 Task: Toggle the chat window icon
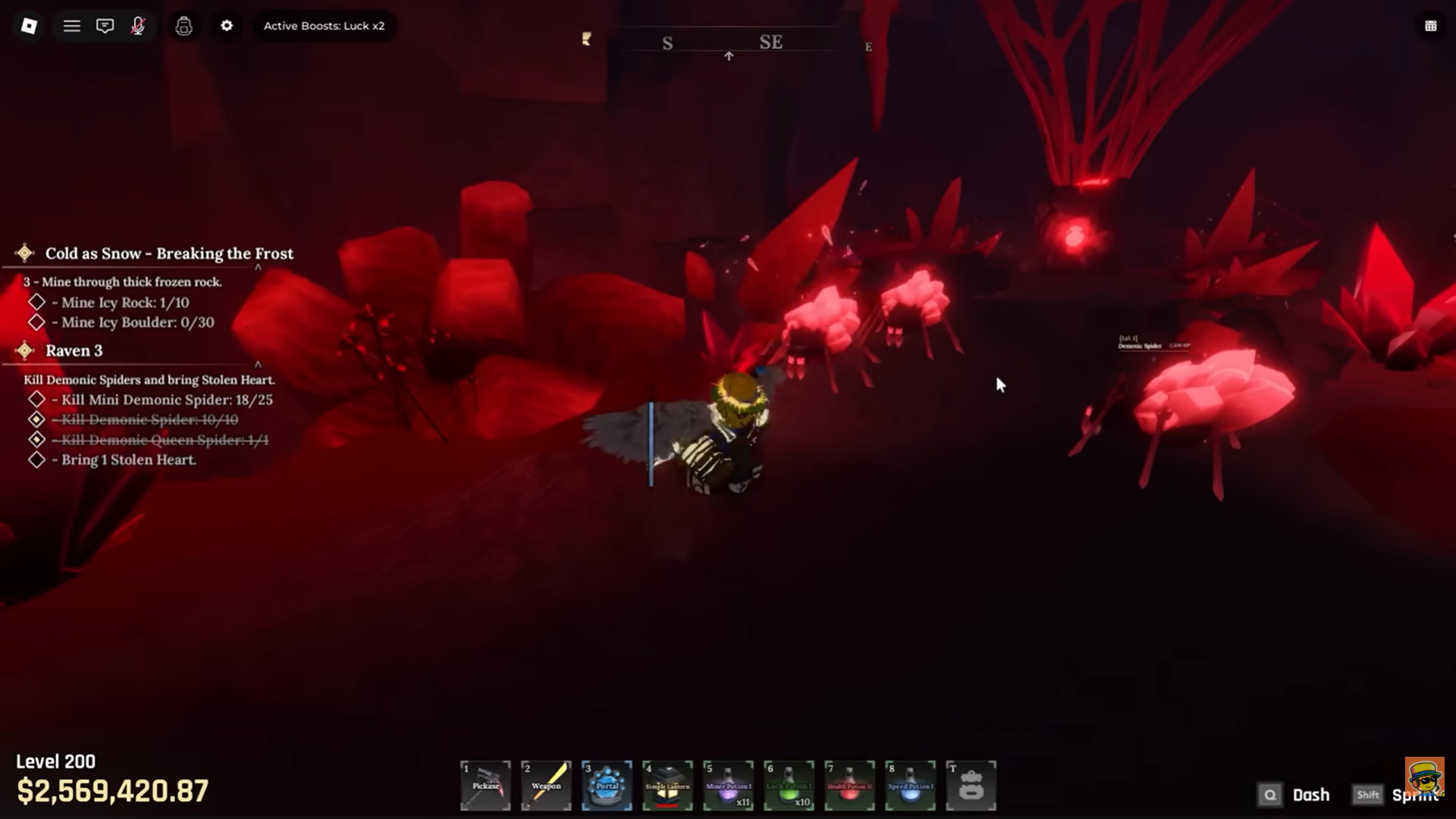coord(105,26)
